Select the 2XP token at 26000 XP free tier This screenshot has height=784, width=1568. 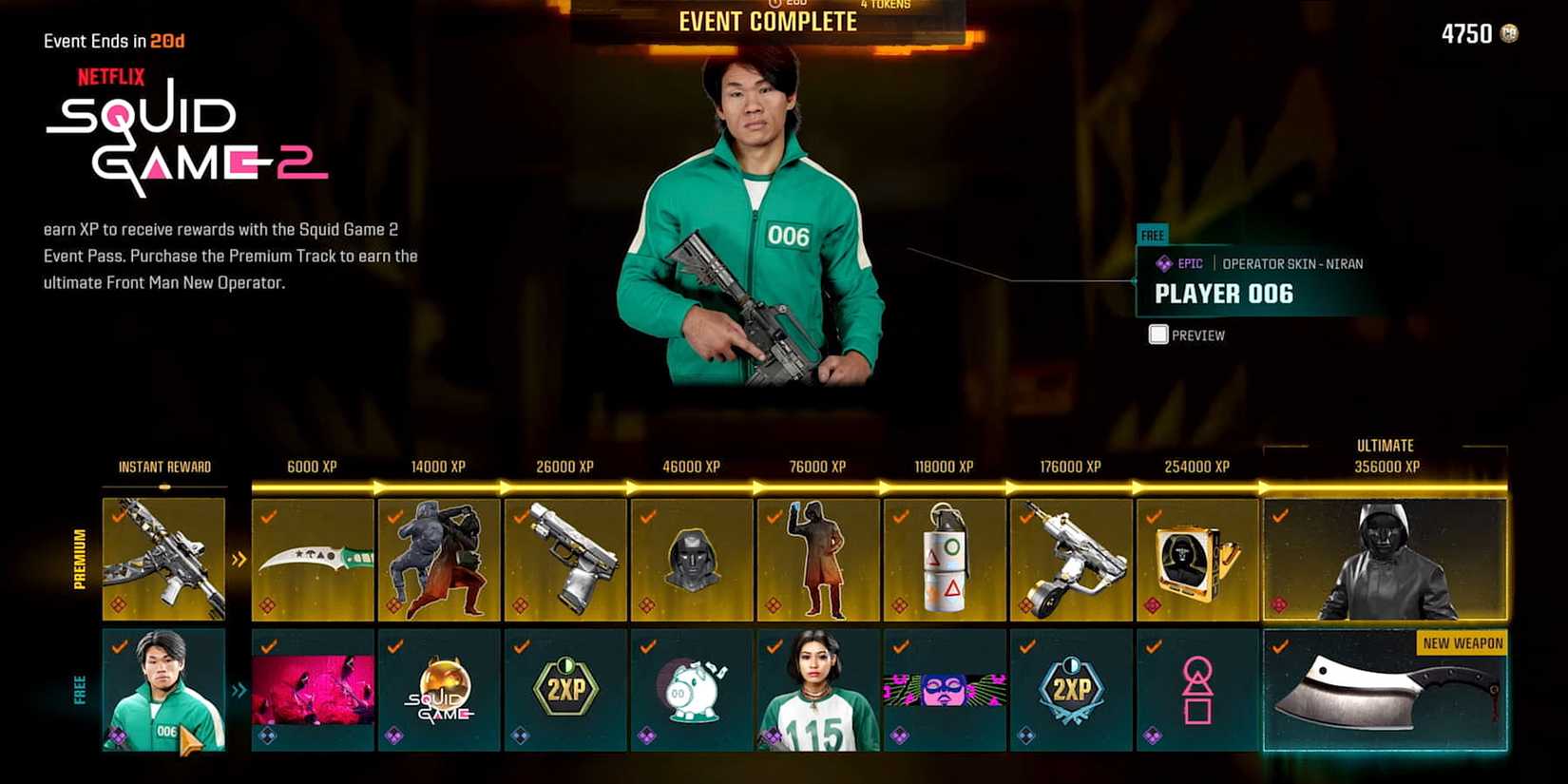564,689
